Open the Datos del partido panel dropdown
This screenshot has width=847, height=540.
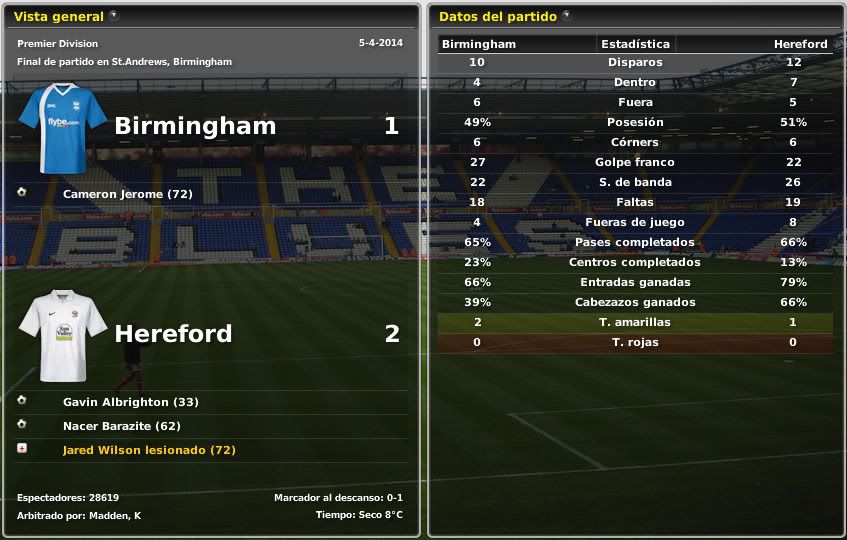567,16
